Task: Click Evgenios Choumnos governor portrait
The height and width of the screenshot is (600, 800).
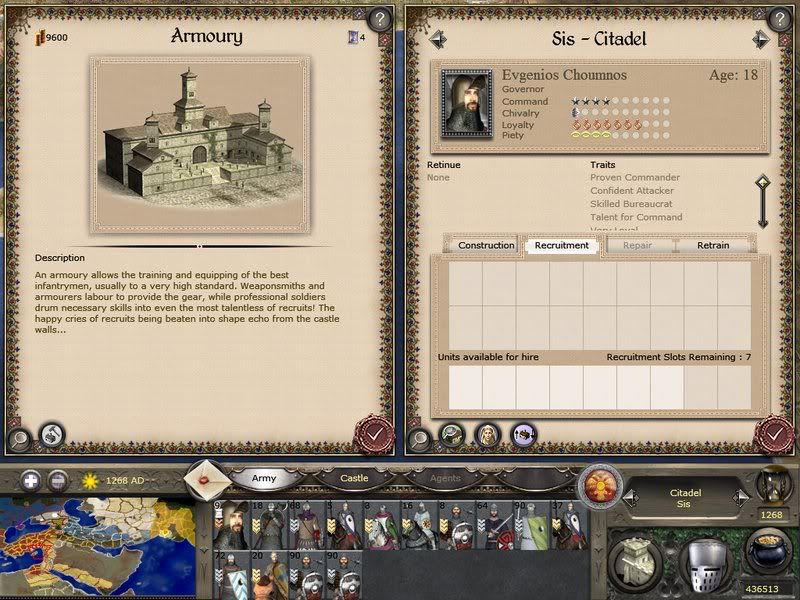Action: (x=466, y=100)
